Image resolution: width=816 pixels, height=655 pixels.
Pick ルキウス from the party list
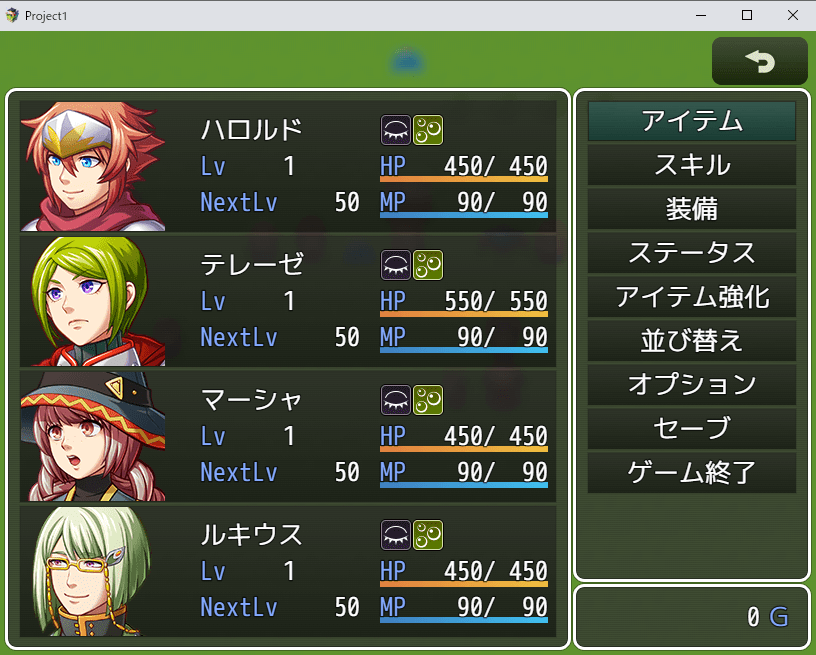click(x=288, y=571)
